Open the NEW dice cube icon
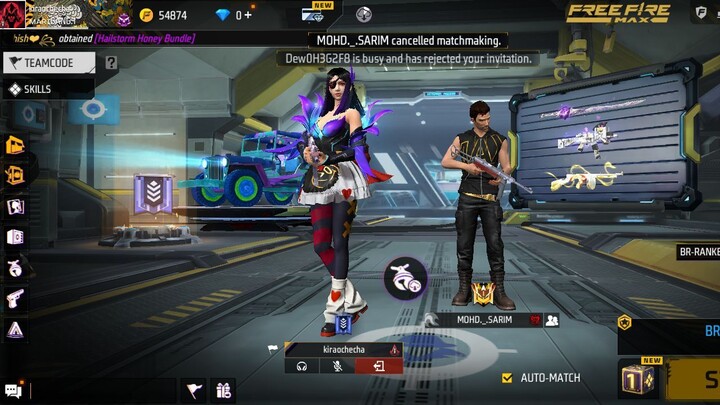This screenshot has width=720, height=405. [x=636, y=379]
